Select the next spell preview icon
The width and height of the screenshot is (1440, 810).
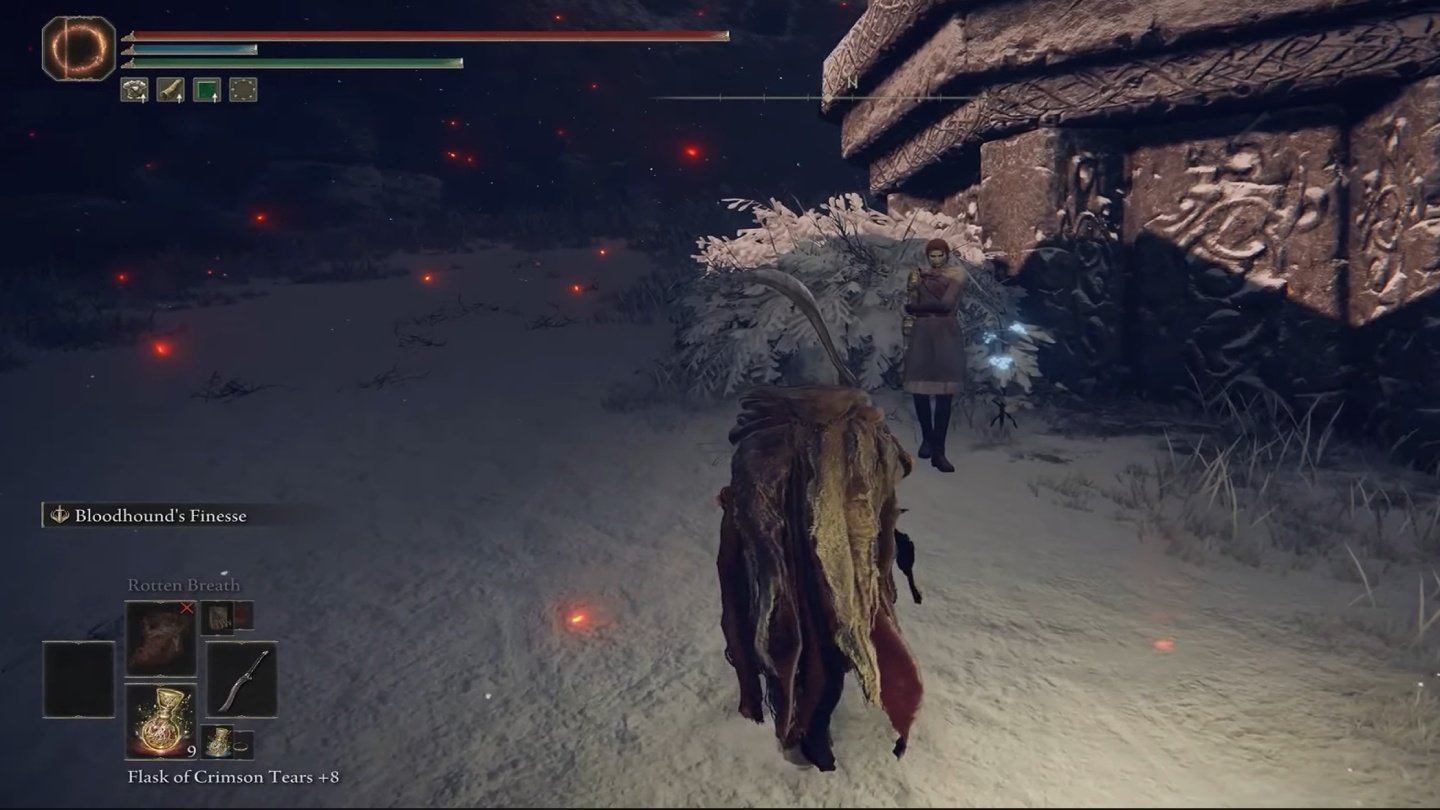(x=217, y=615)
